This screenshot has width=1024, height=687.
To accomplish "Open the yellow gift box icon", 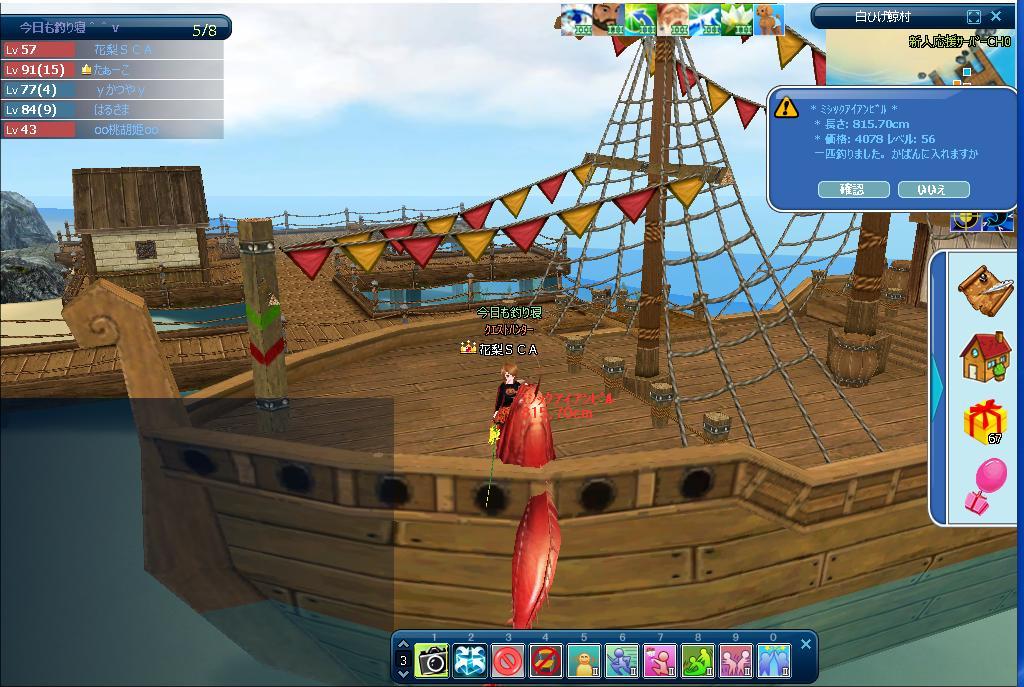I will click(985, 421).
